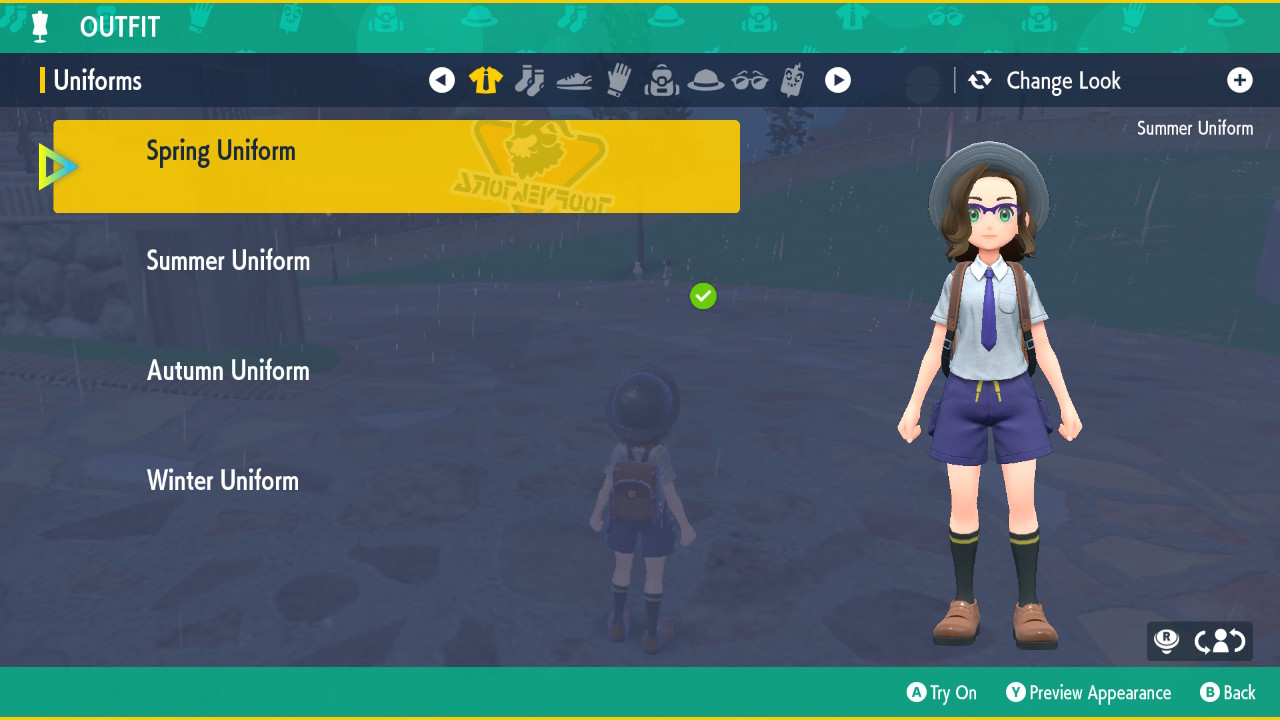Click the left arrow to browse previous category

point(442,80)
